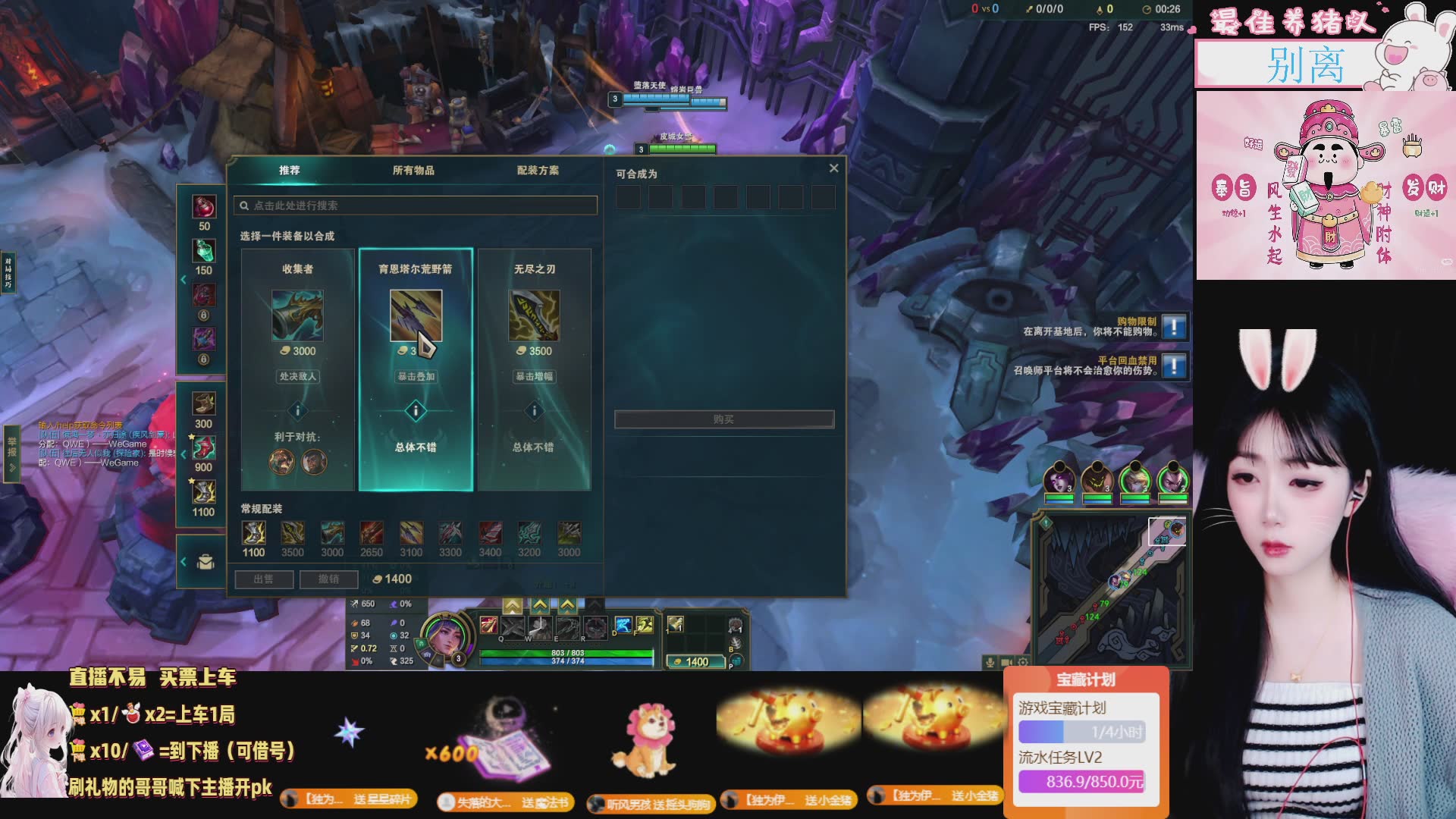Viewport: 1456px width, 819px height.
Task: Click the shop search field
Action: coord(417,206)
